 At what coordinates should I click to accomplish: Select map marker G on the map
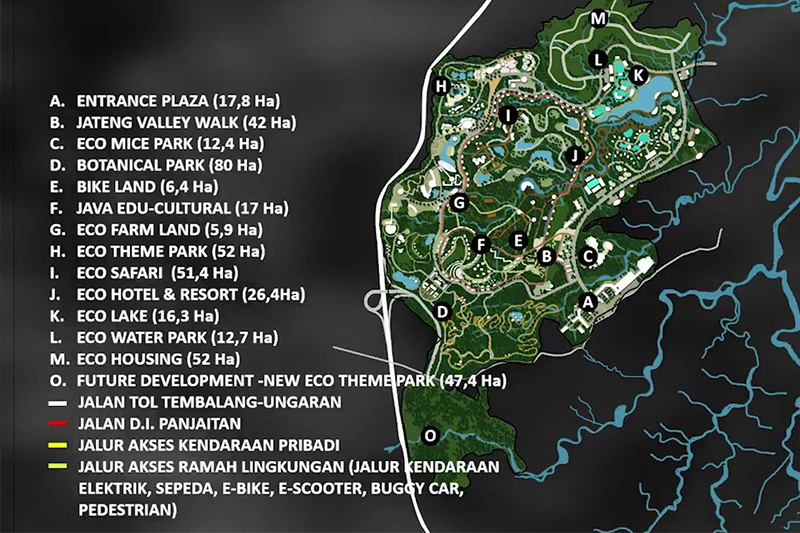tap(459, 203)
